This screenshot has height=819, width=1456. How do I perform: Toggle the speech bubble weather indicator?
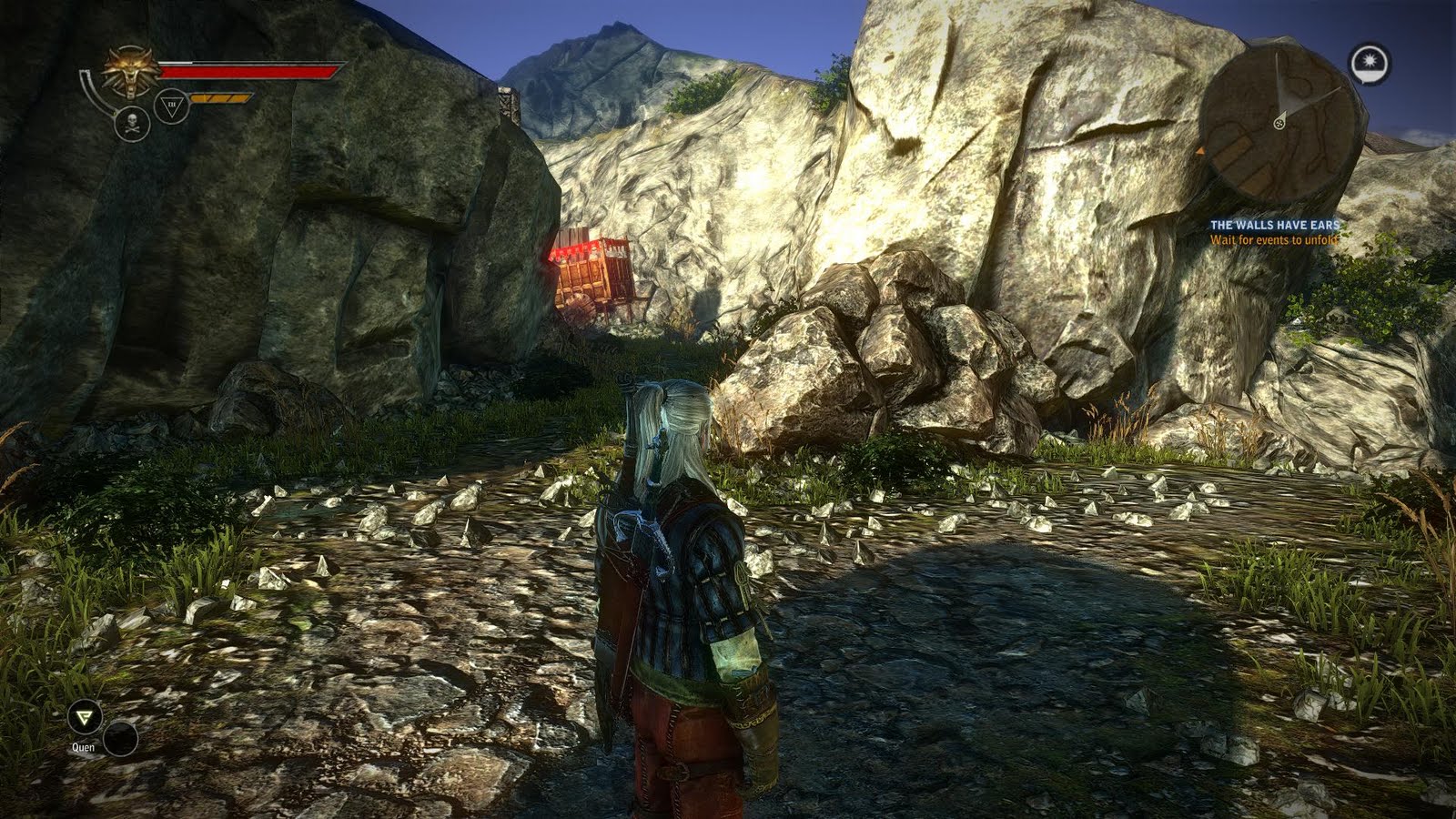pos(1369,61)
